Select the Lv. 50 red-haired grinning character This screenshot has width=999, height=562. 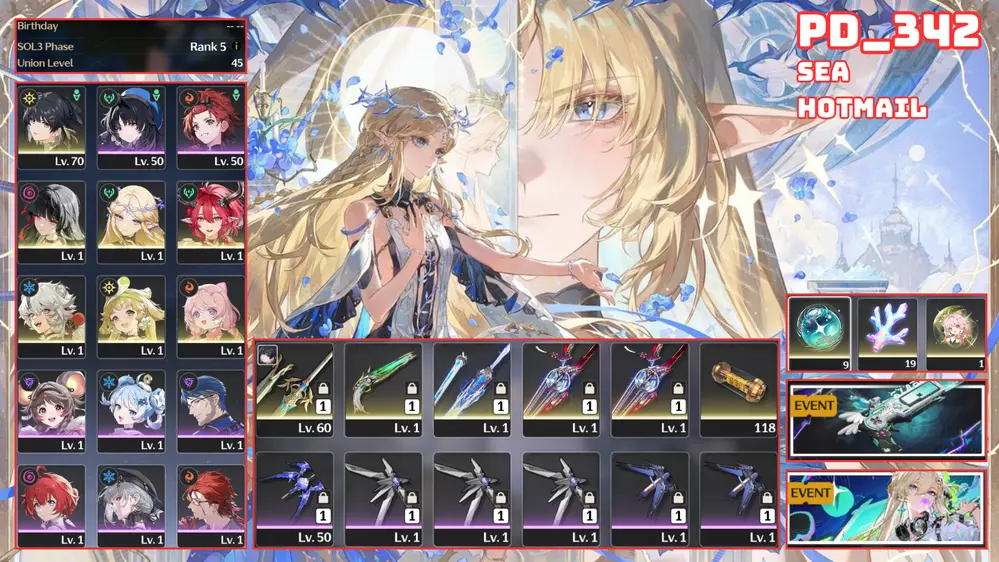click(210, 127)
